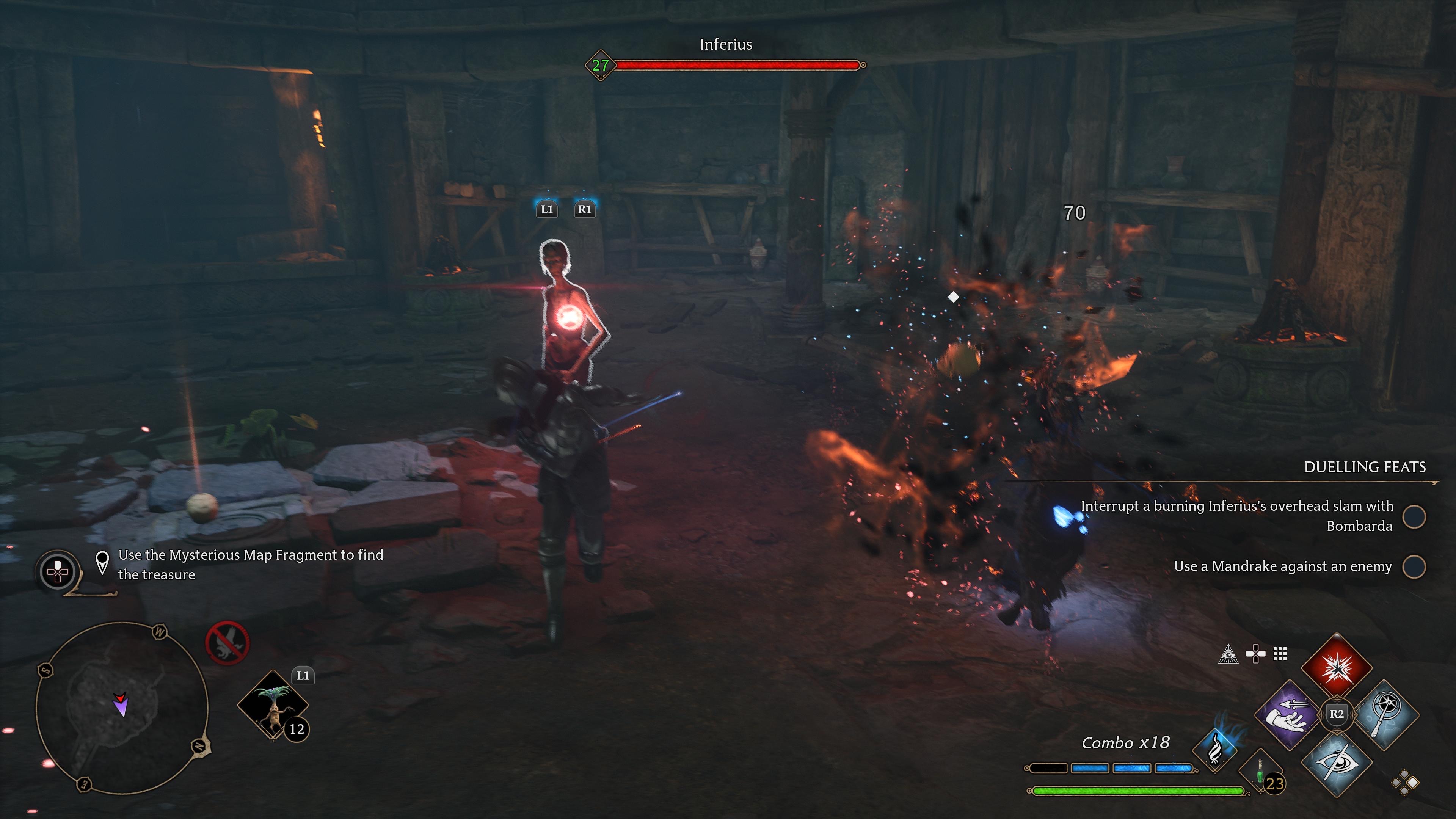Click the Mysterious Map Fragment quest objective
Viewport: 1456px width, 819px height.
pos(250,565)
